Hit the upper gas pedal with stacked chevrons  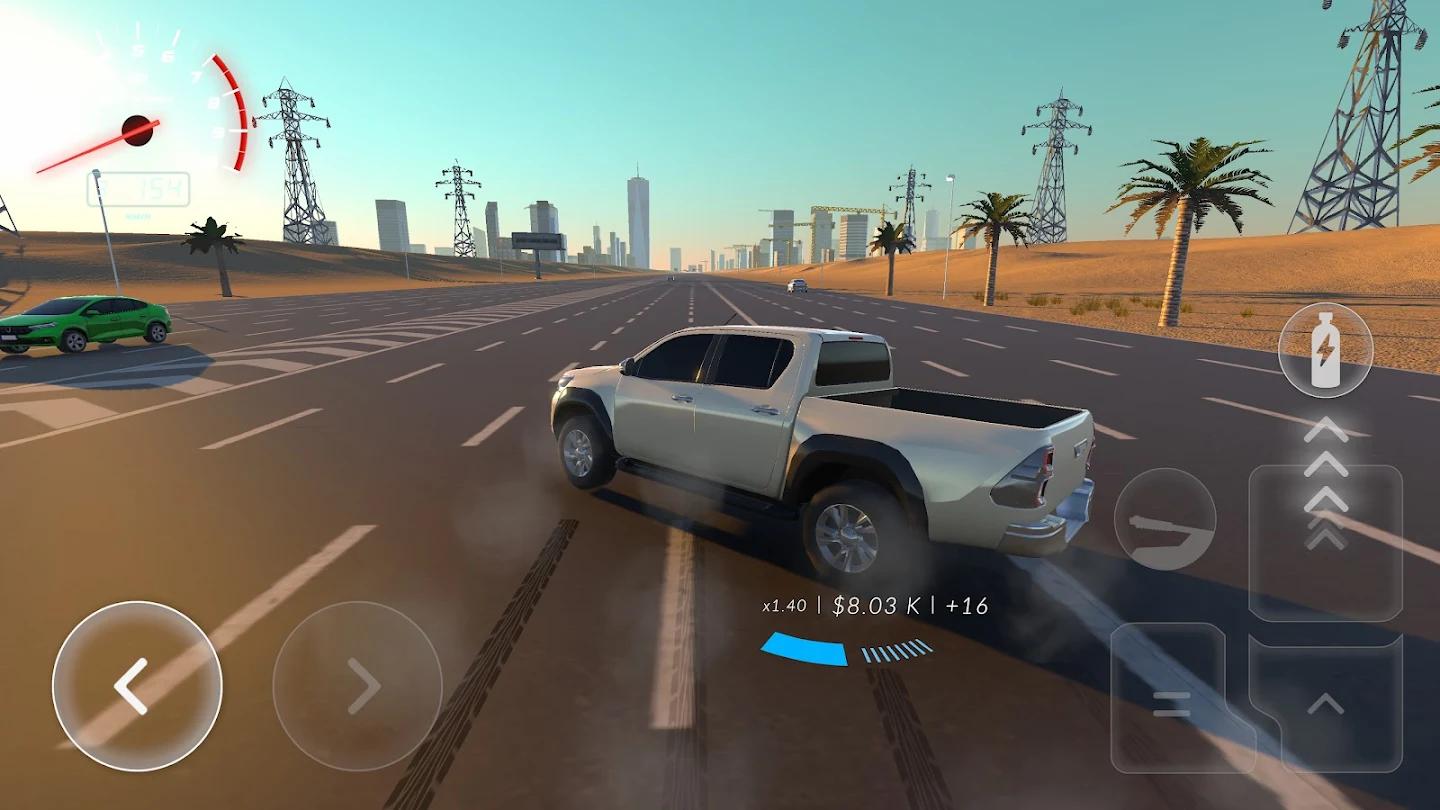pos(1326,540)
